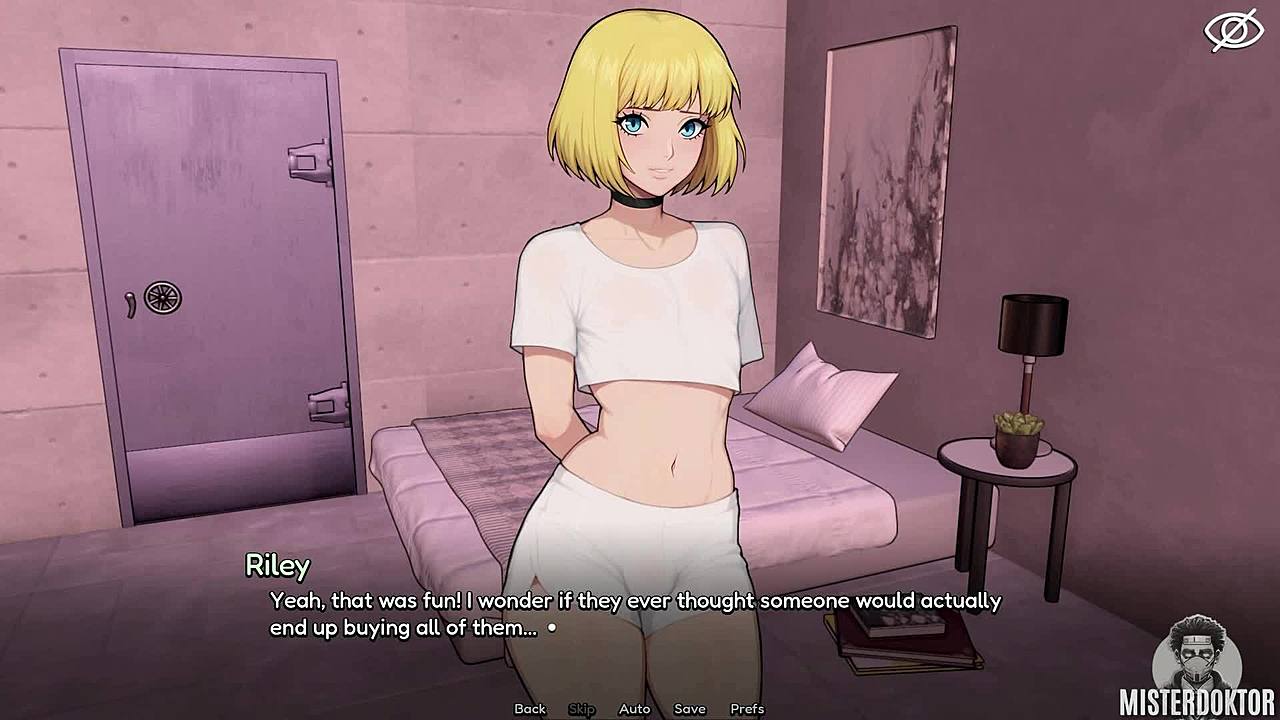Go Back to the previous dialogue line
The width and height of the screenshot is (1280, 720).
(x=530, y=709)
